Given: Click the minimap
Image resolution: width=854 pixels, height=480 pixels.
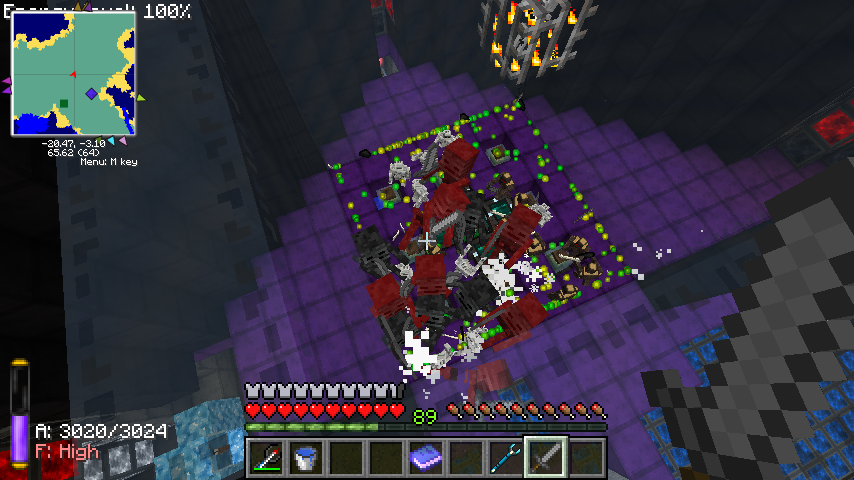Looking at the screenshot, I should [73, 73].
